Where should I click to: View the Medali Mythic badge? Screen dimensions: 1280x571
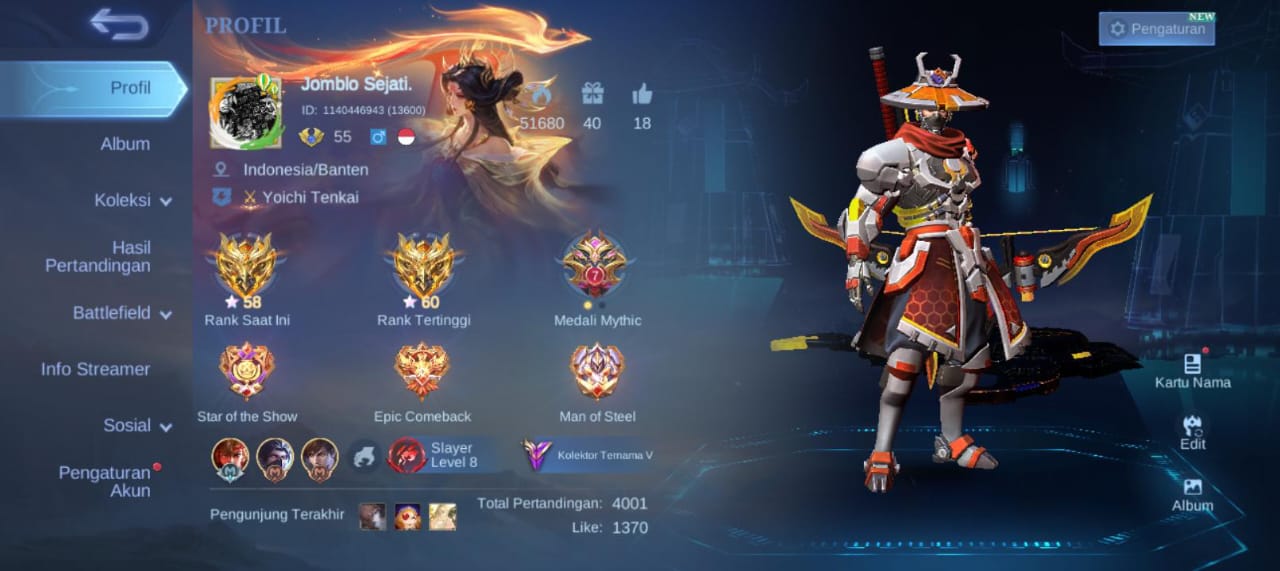595,266
